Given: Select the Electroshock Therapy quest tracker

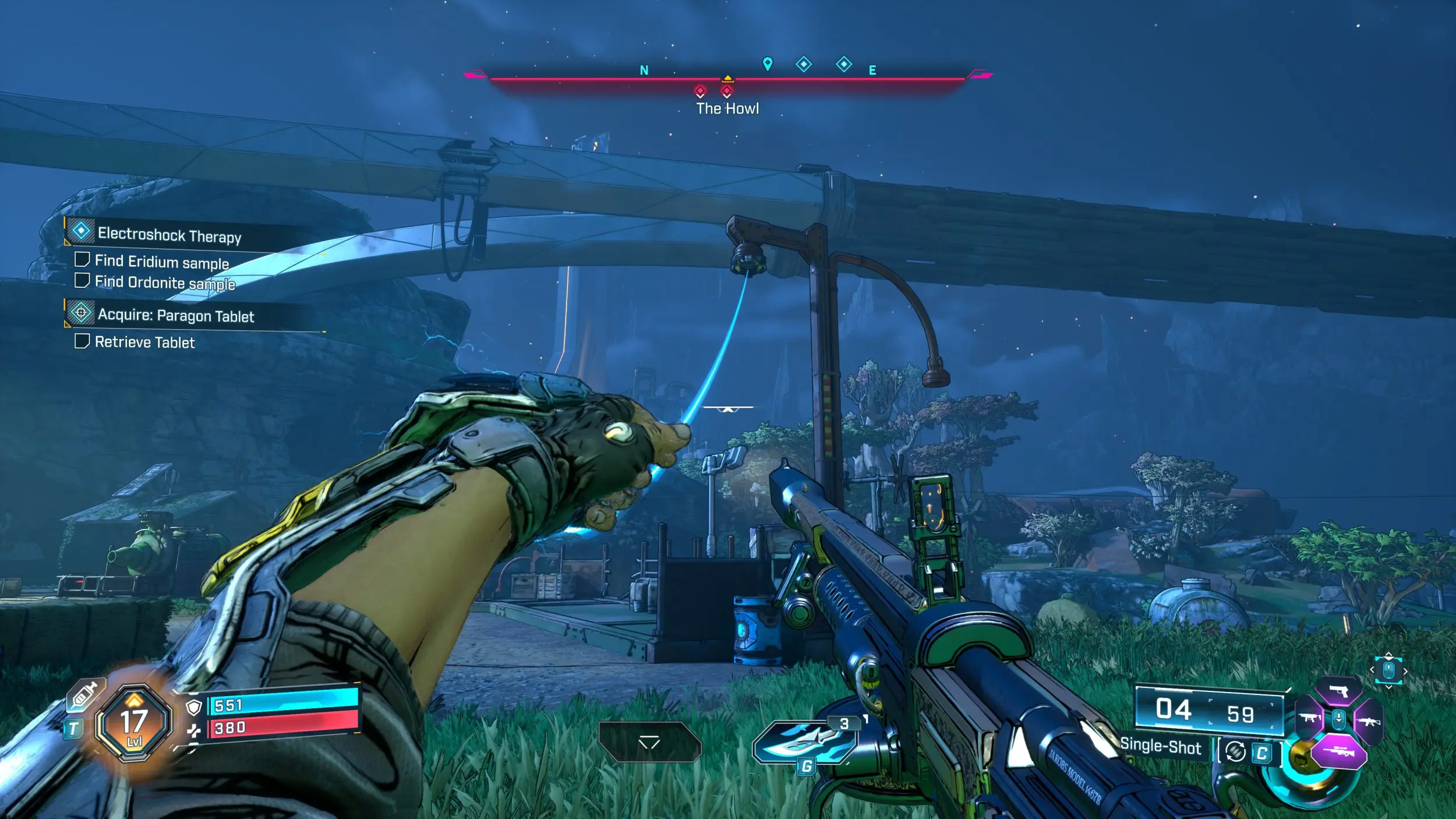Looking at the screenshot, I should (x=169, y=234).
